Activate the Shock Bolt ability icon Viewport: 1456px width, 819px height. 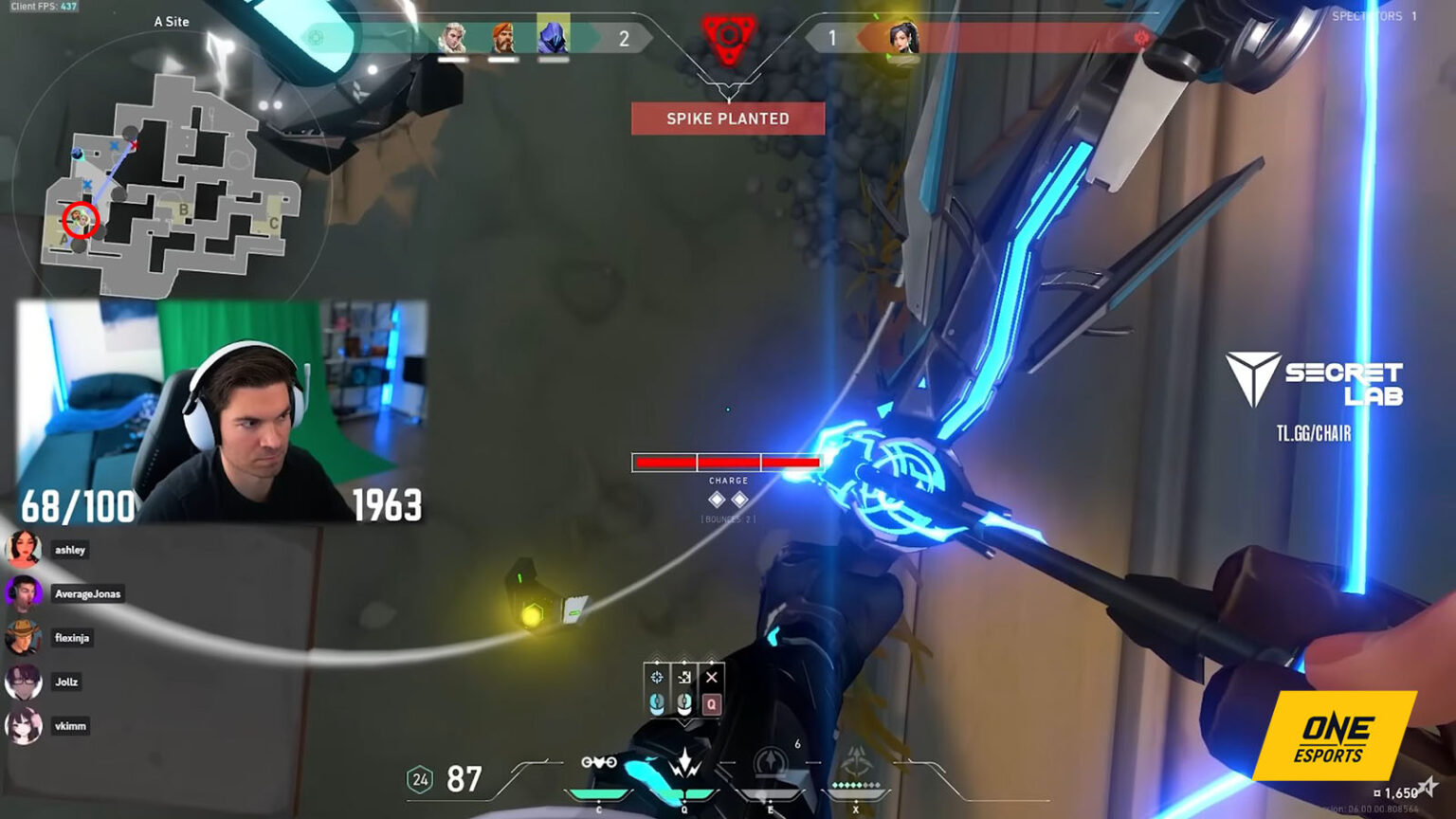(x=684, y=764)
